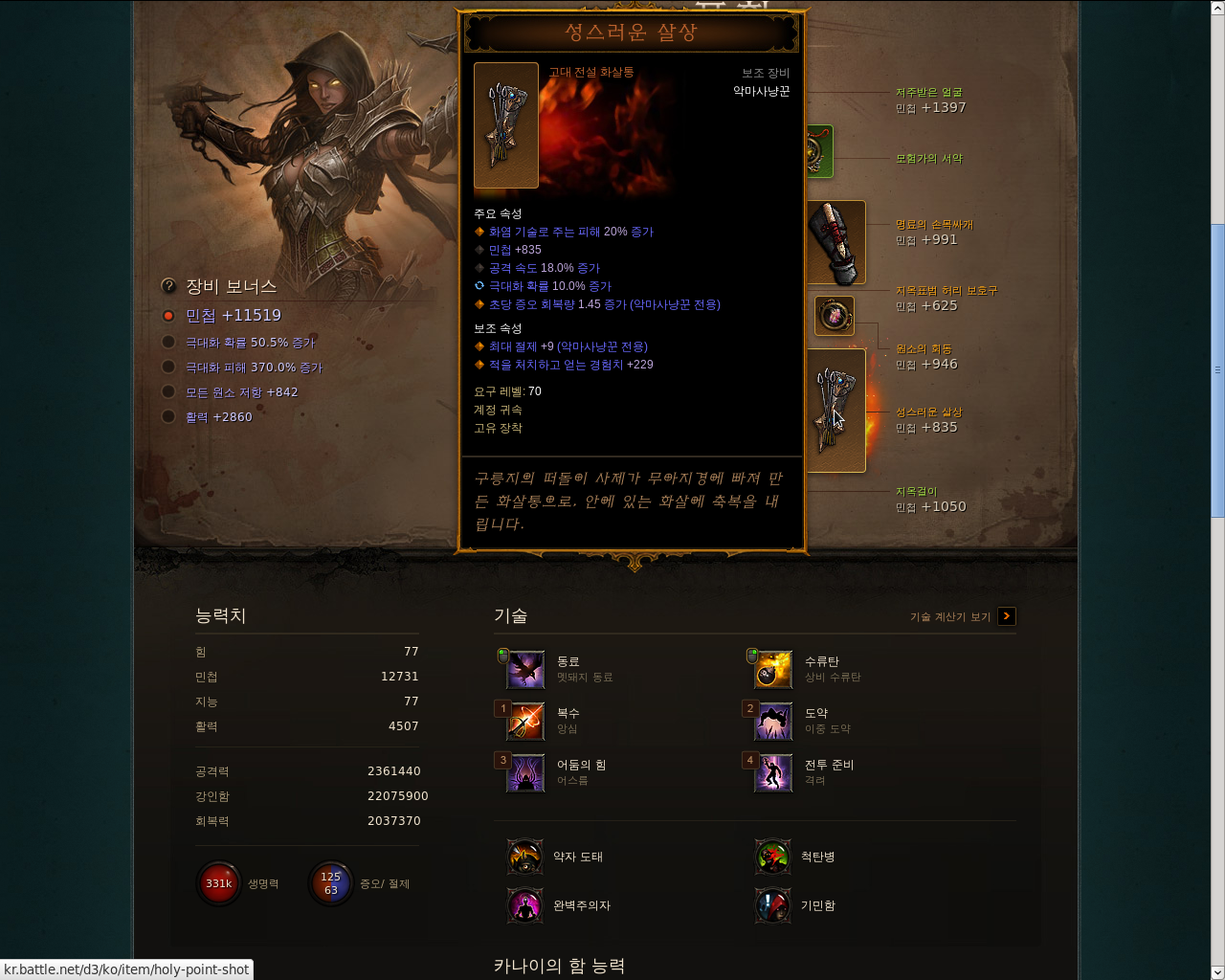The width and height of the screenshot is (1225, 980).
Task: Click the 기민함 passive skill icon
Action: [x=772, y=905]
